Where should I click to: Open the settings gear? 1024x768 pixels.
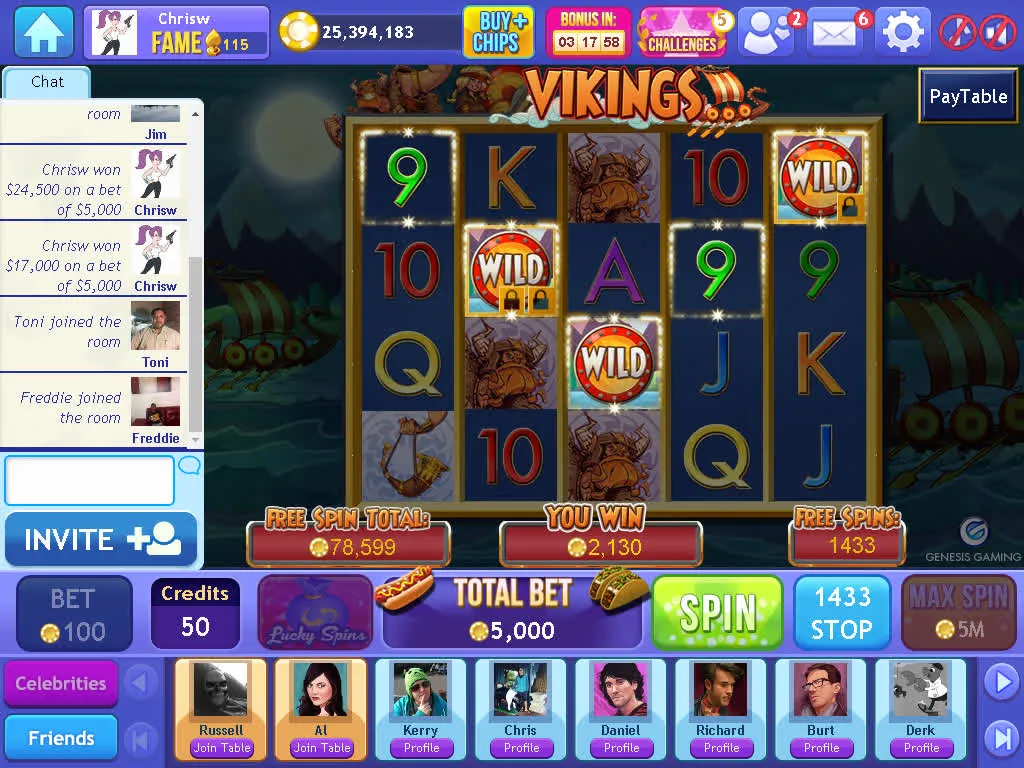point(903,32)
